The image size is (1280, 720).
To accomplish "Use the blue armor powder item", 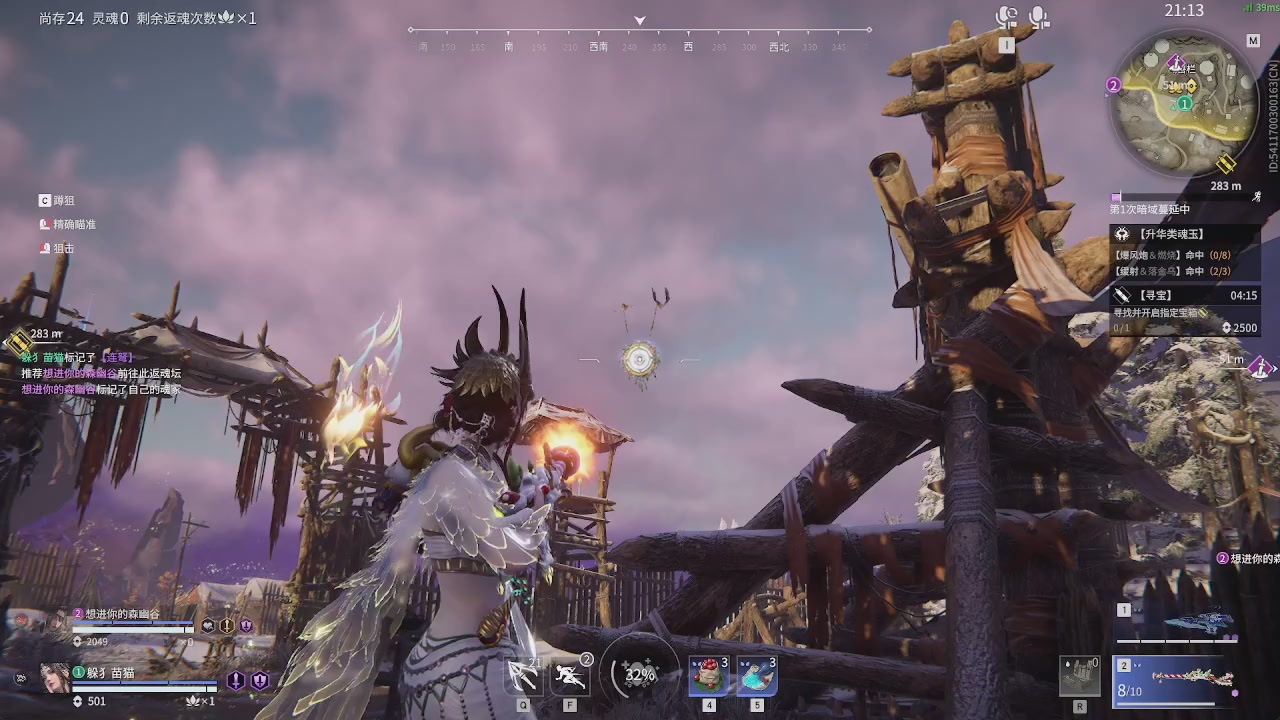I will click(x=757, y=676).
